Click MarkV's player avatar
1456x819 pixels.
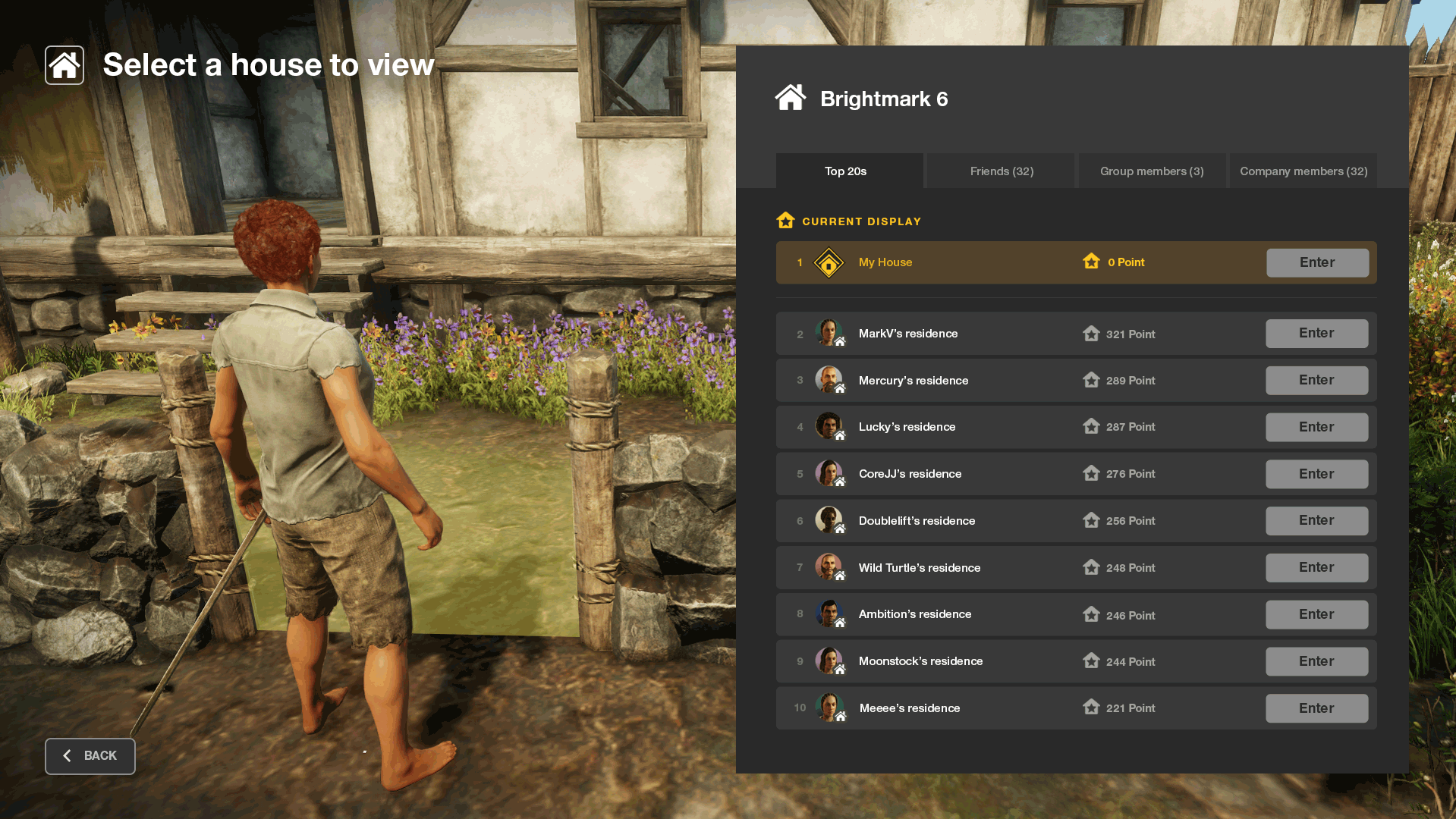pos(829,333)
